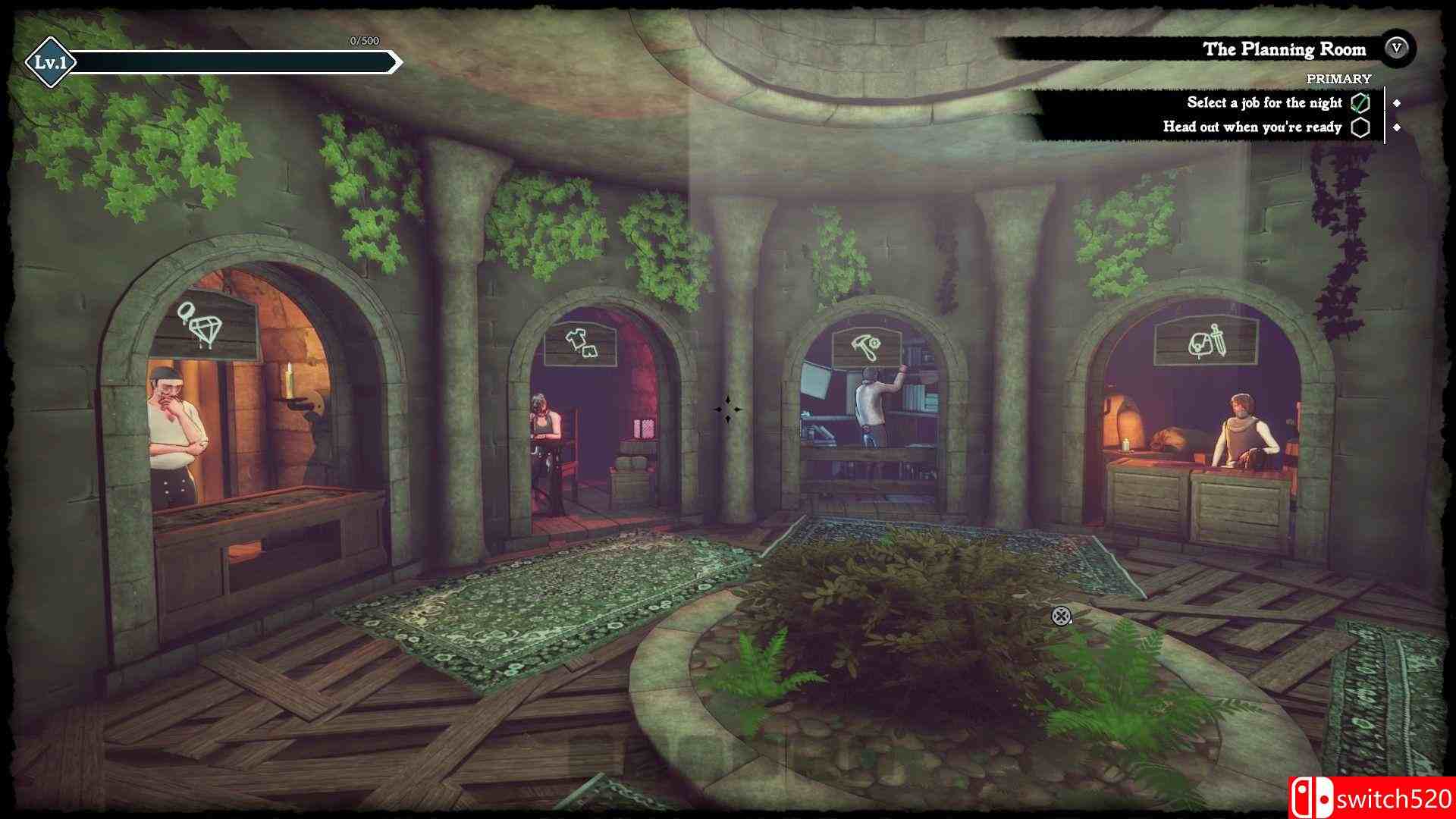This screenshot has width=1456, height=819.
Task: Check the hexagon beside 'Select a job'
Action: 1360,102
